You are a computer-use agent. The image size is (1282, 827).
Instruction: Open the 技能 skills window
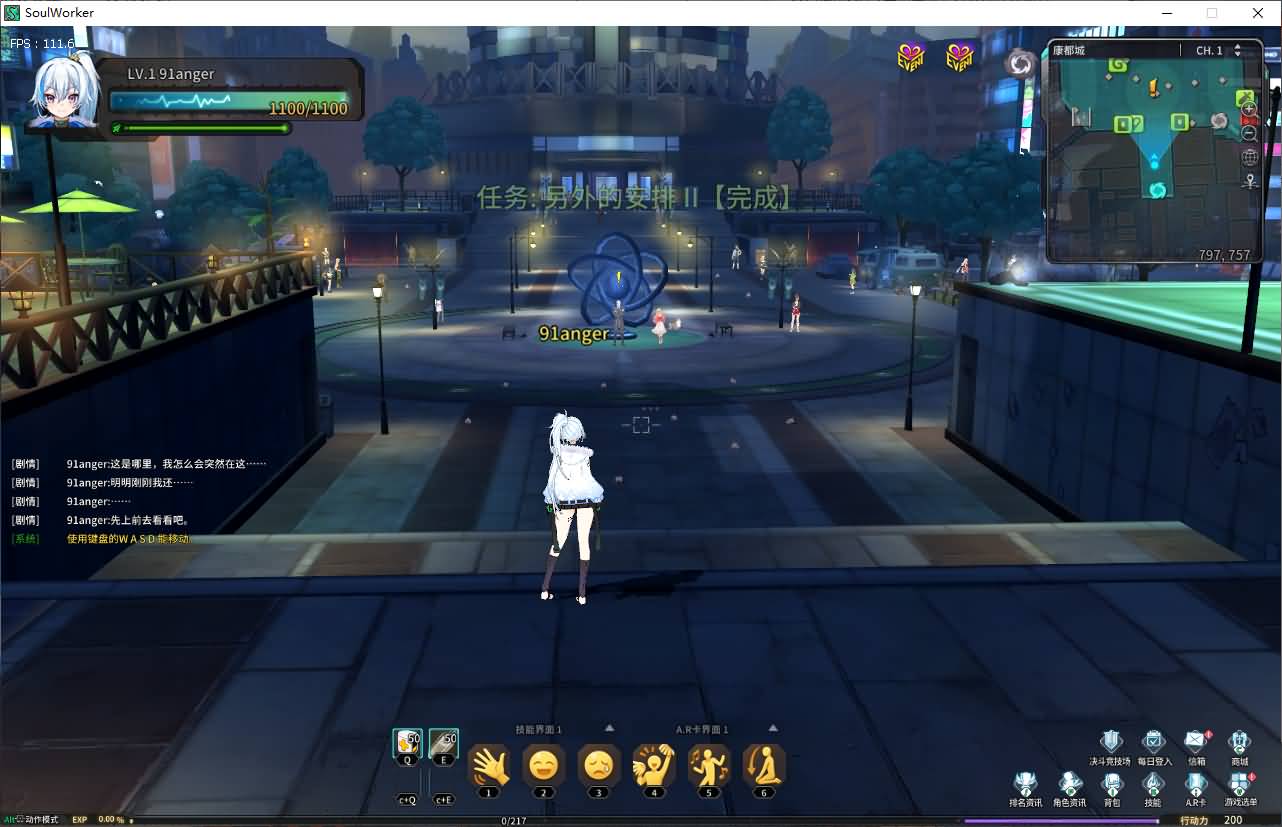1153,786
